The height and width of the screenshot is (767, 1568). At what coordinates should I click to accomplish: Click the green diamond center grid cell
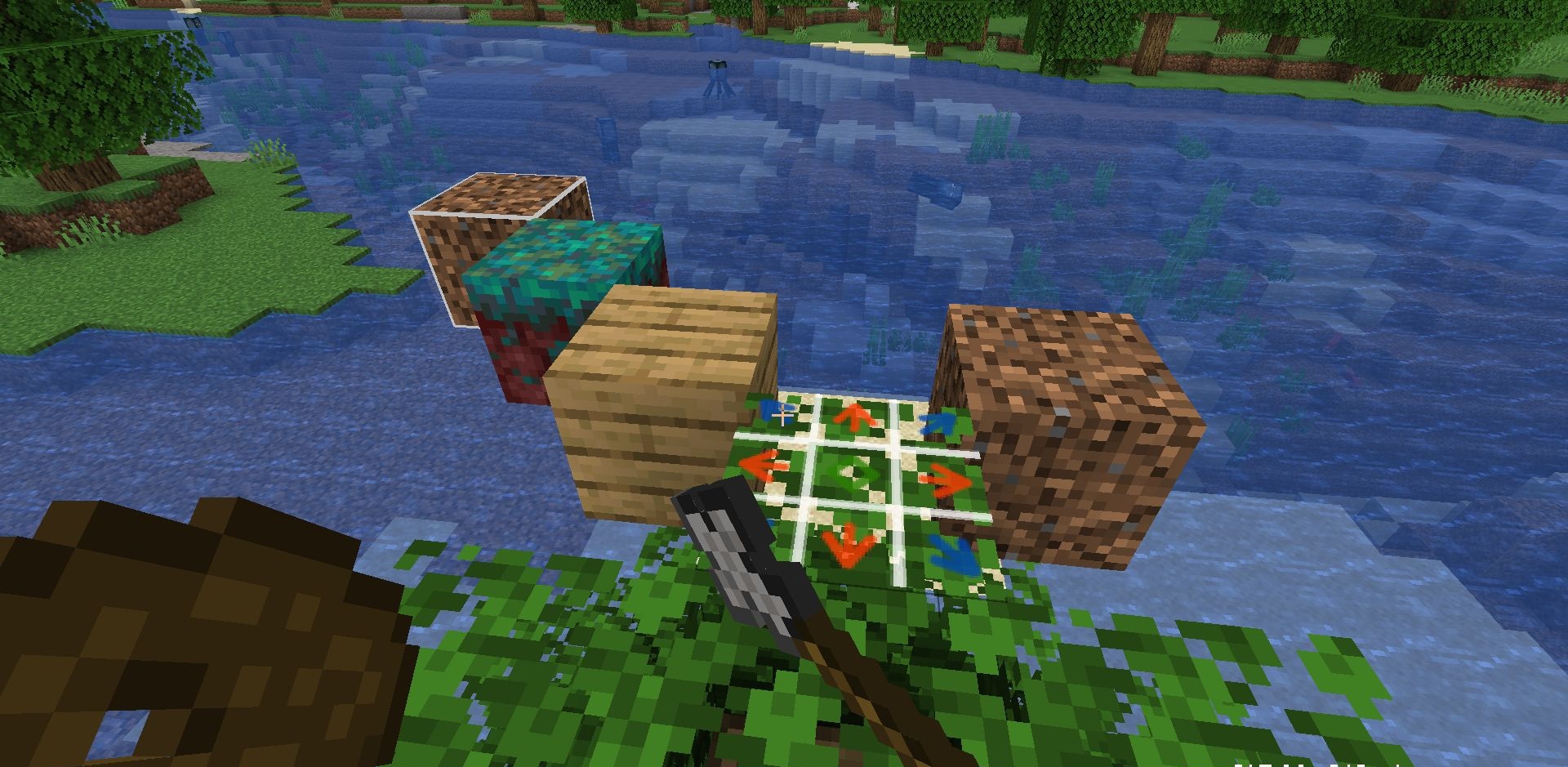coord(852,475)
